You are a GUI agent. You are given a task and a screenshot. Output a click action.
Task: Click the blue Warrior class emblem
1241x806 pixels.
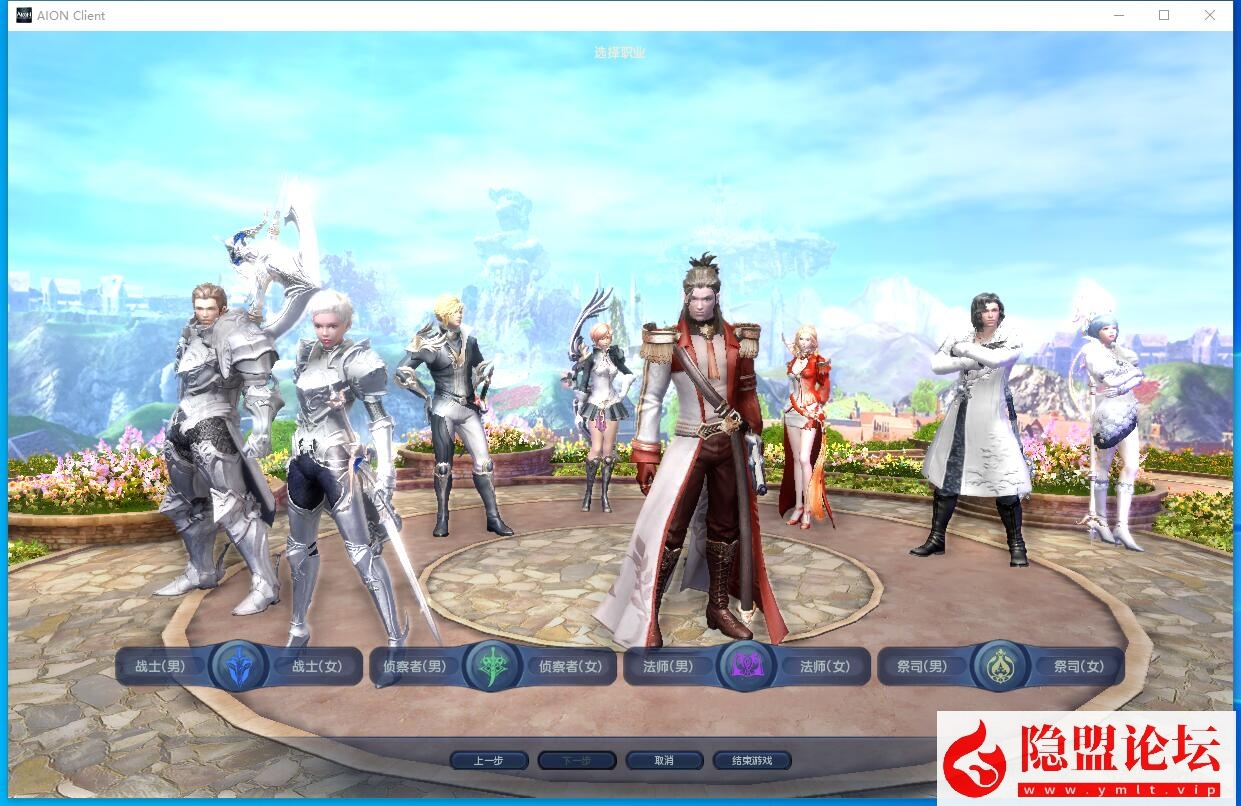239,666
